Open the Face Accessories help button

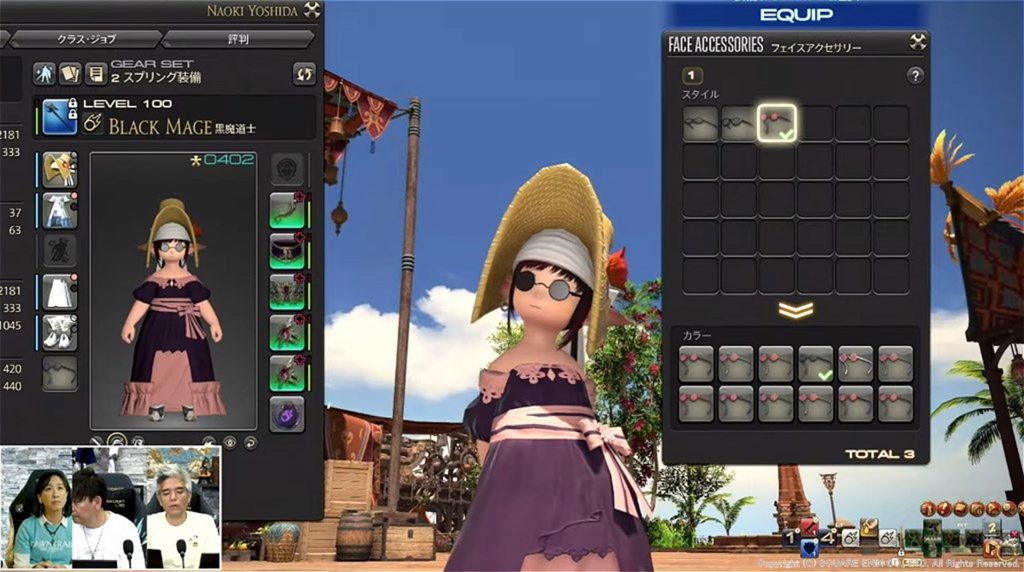pyautogui.click(x=914, y=76)
